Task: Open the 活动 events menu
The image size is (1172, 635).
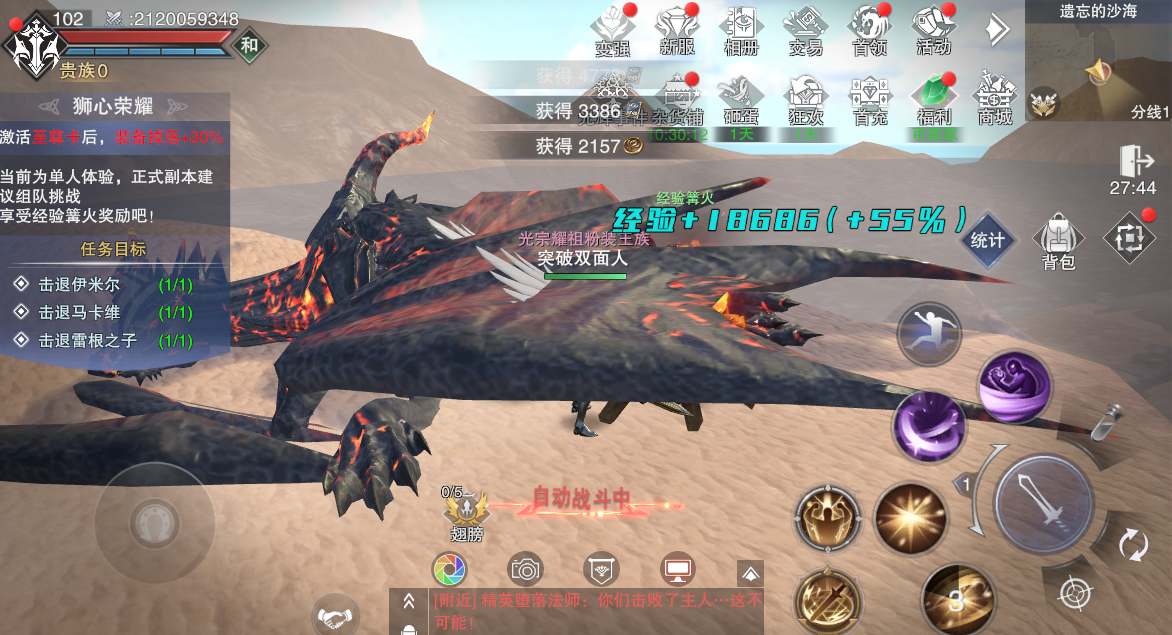Action: pyautogui.click(x=933, y=29)
